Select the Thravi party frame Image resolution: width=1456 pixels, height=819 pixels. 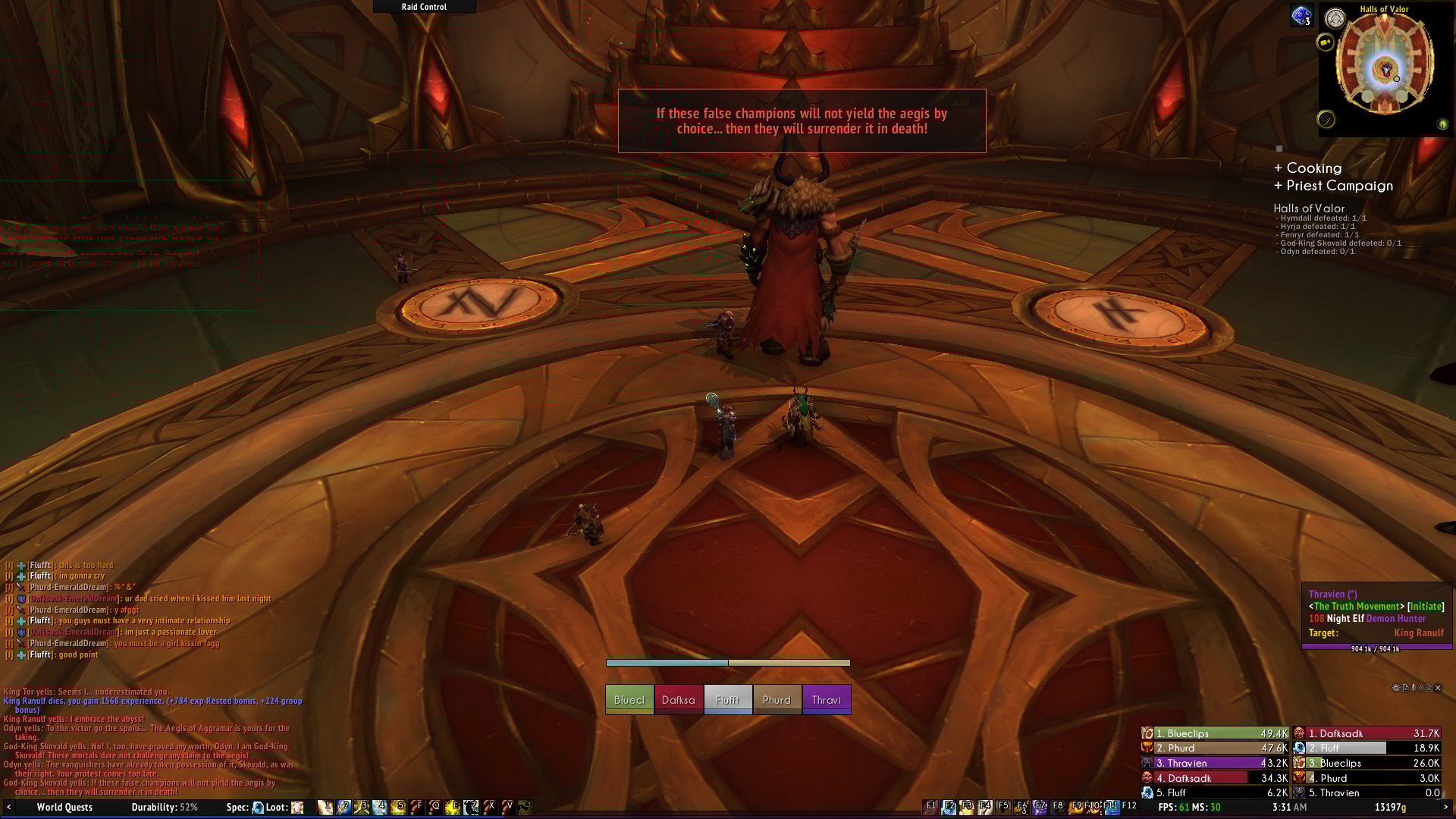tap(827, 700)
